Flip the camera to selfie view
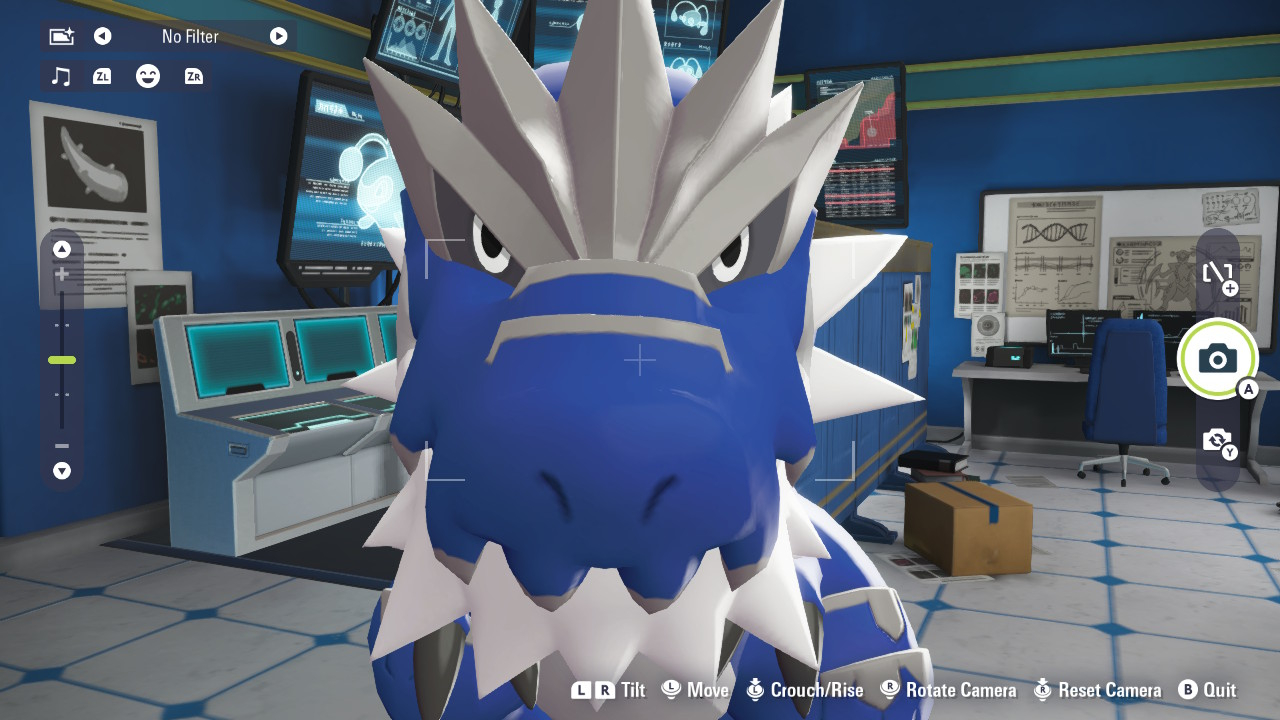This screenshot has width=1280, height=720. (x=1217, y=440)
